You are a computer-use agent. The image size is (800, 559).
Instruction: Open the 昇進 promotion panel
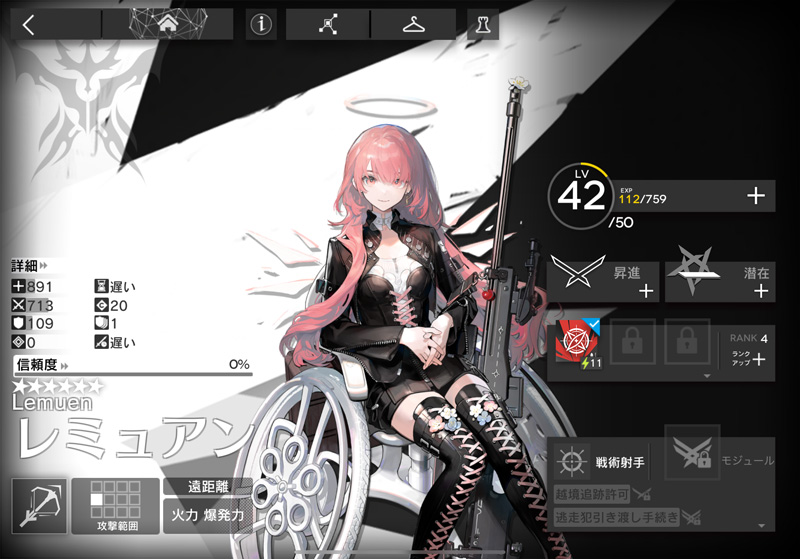603,275
